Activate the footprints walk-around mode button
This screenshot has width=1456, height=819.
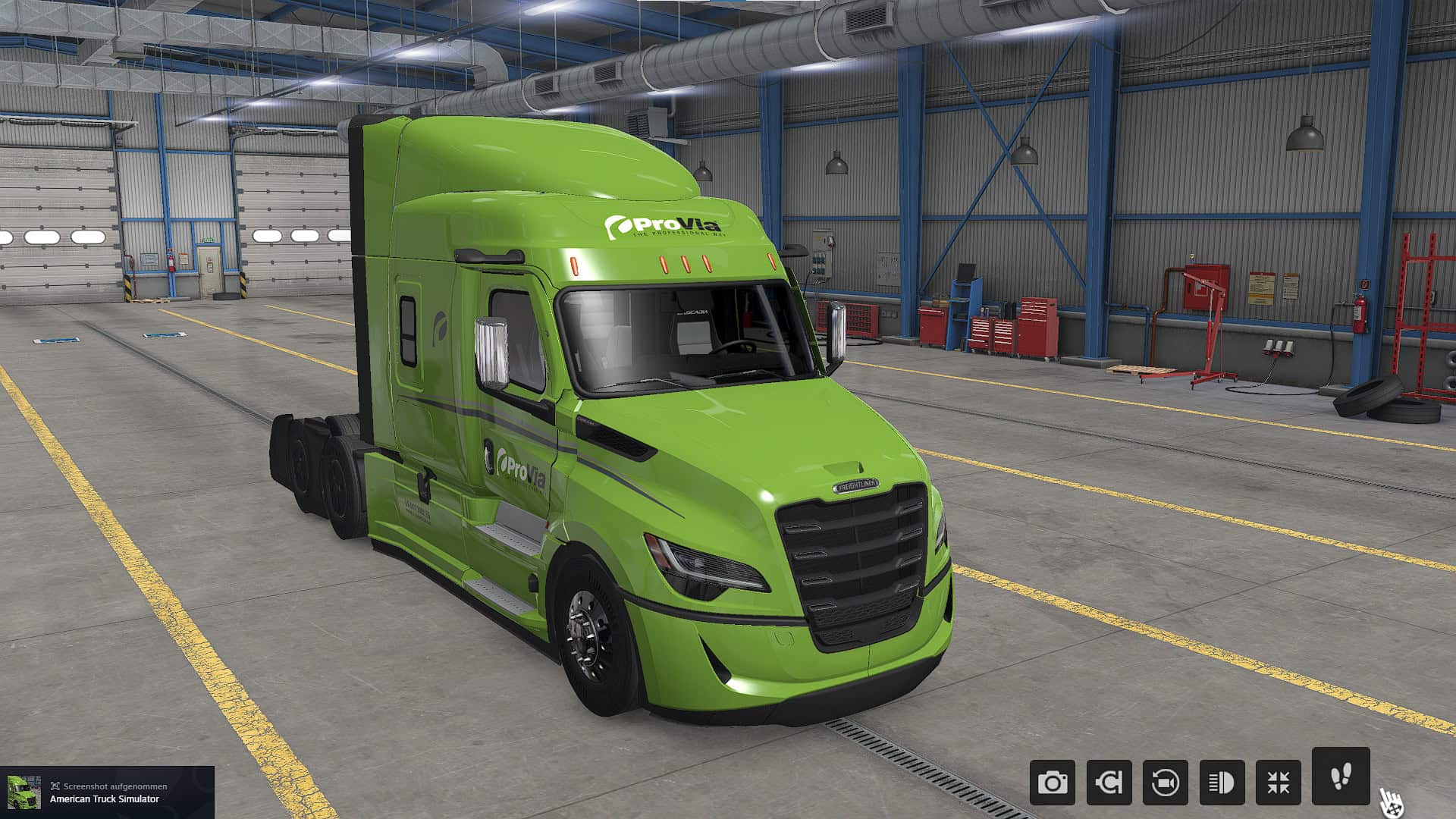1341,777
